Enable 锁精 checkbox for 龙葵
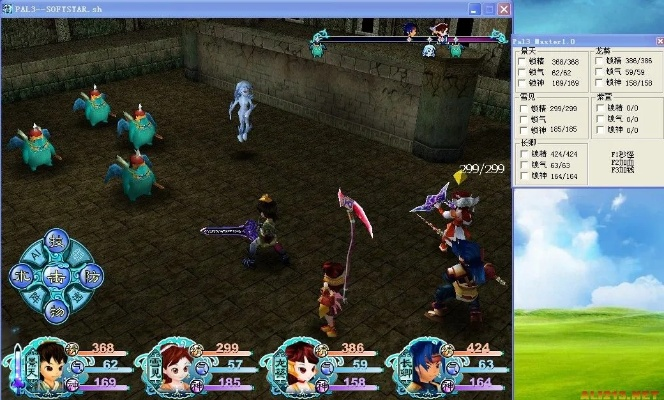Viewport: 664px width, 400px height. click(598, 61)
